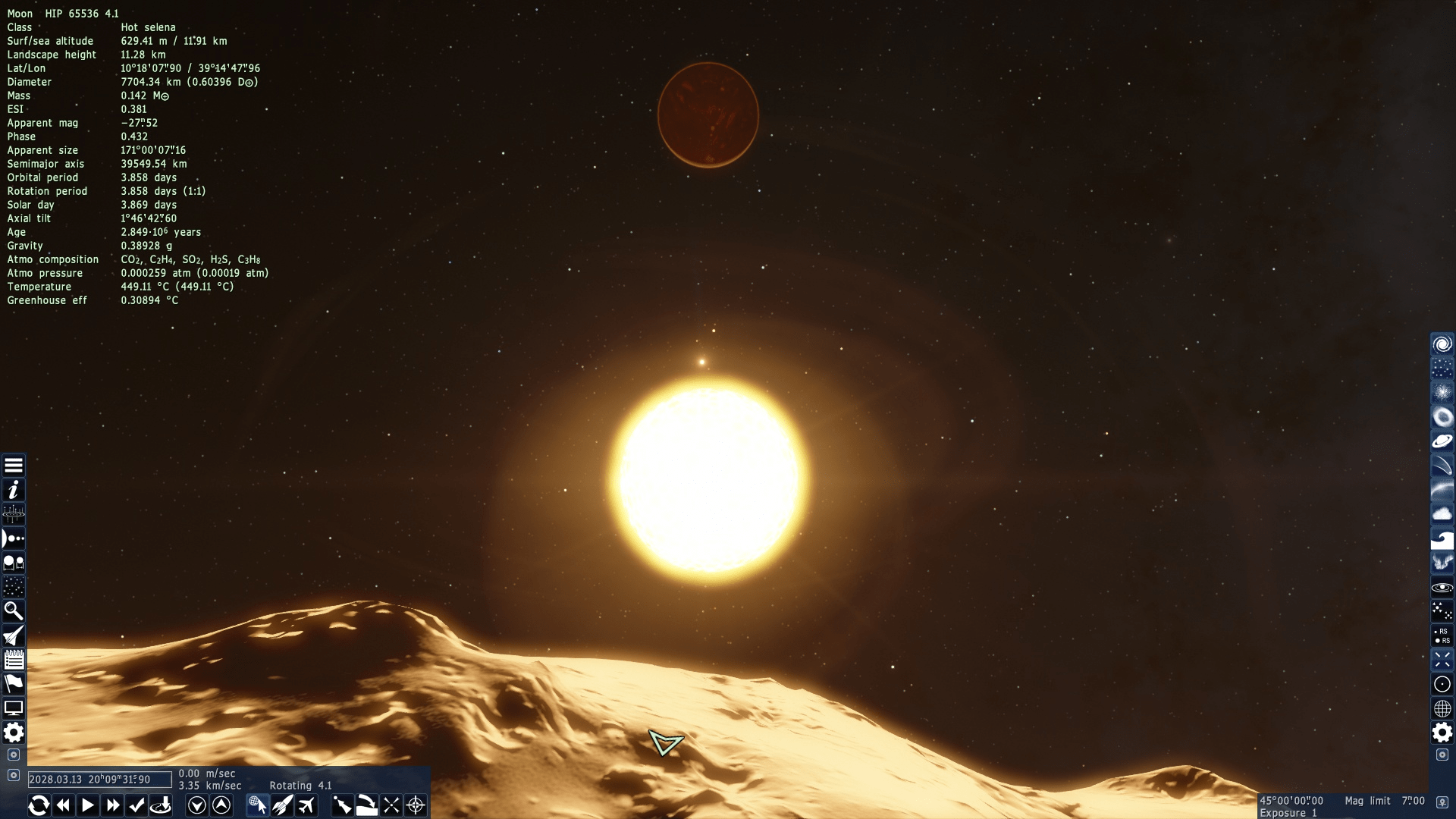Click the fast-forward time button
The image size is (1456, 819).
[x=113, y=805]
